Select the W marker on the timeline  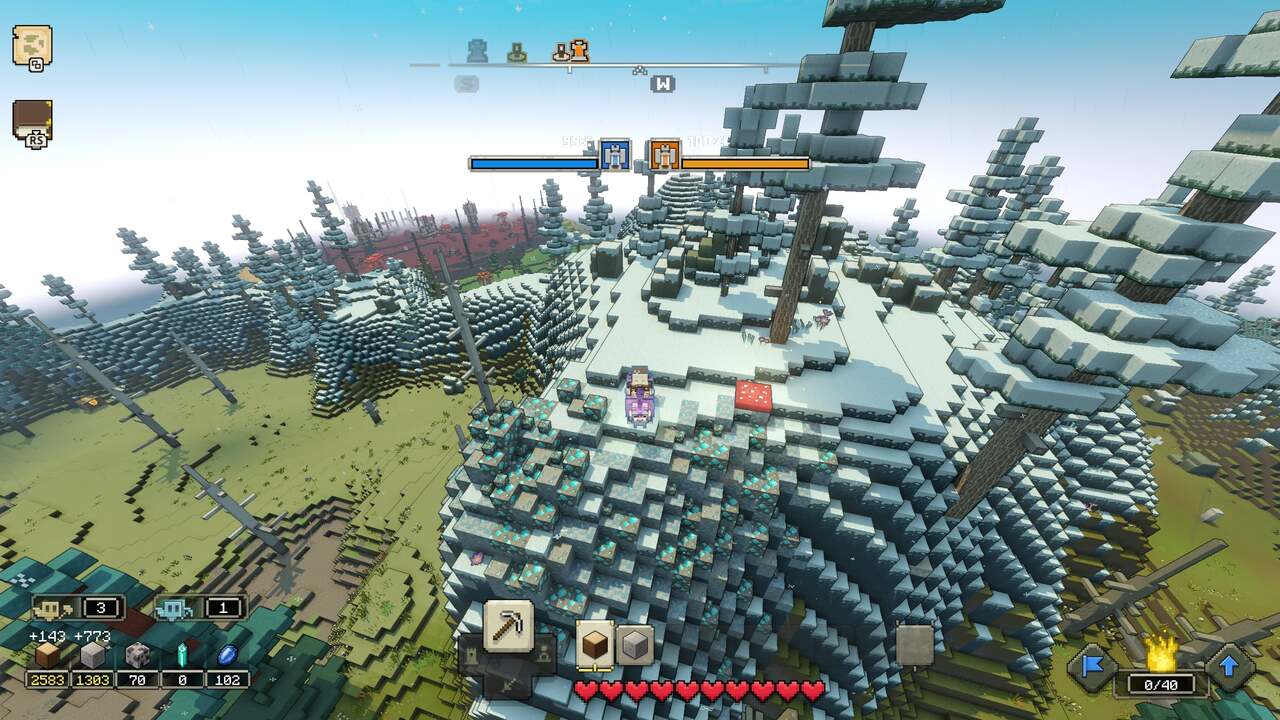point(662,84)
